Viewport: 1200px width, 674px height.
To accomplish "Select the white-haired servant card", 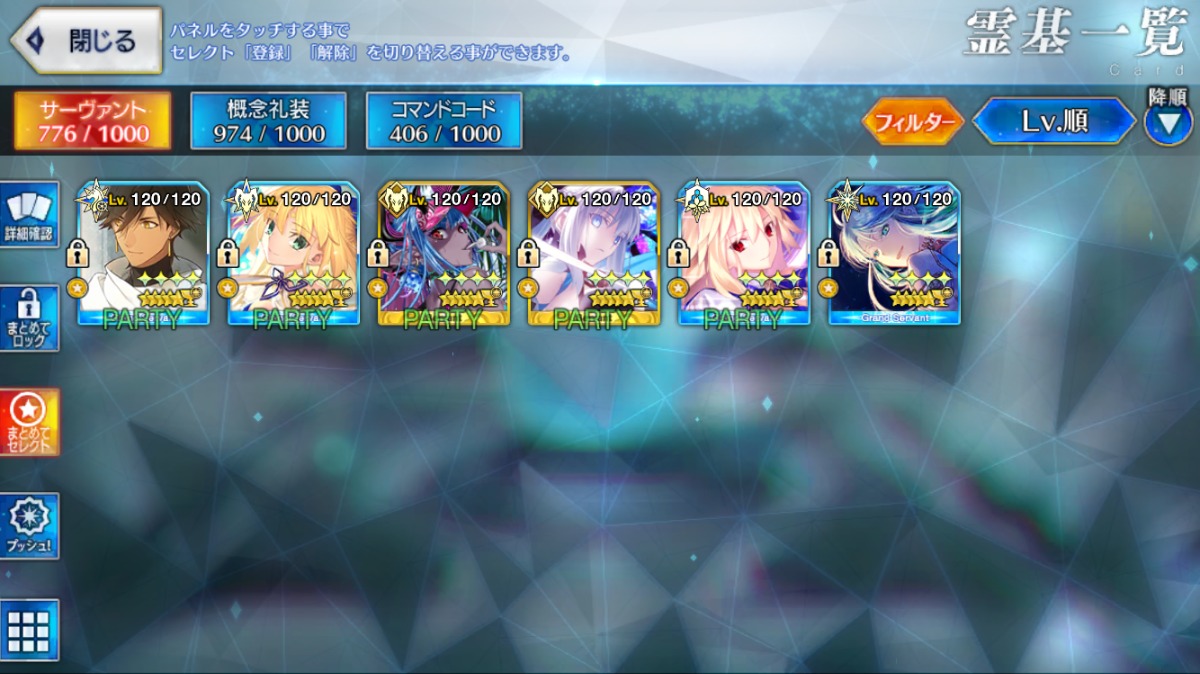I will [x=593, y=254].
